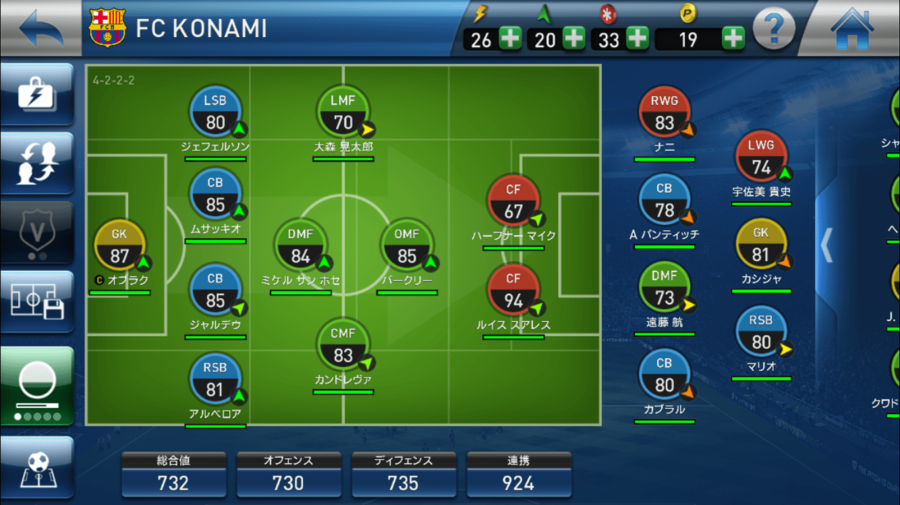
Task: Select LSB player rated 80
Action: click(215, 113)
